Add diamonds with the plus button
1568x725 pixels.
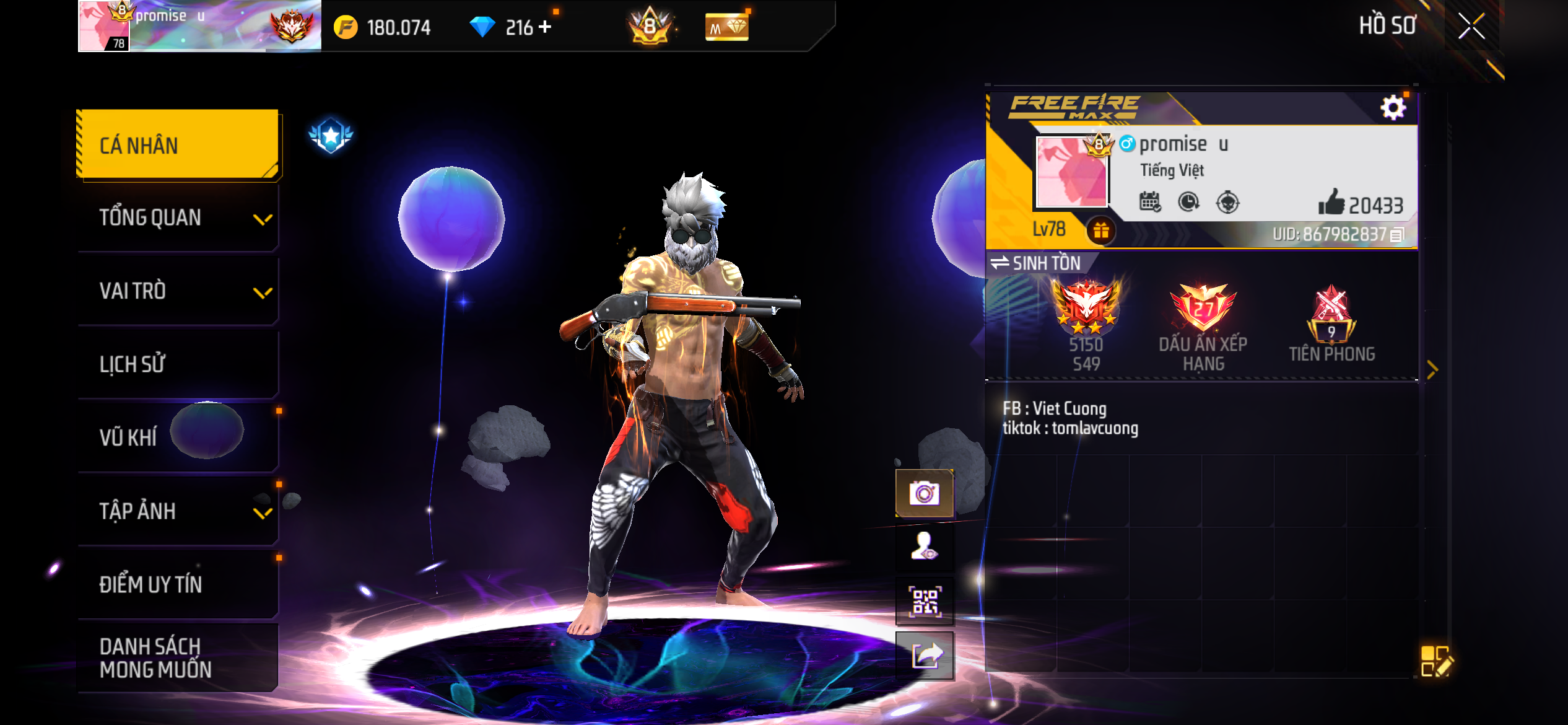coord(545,27)
